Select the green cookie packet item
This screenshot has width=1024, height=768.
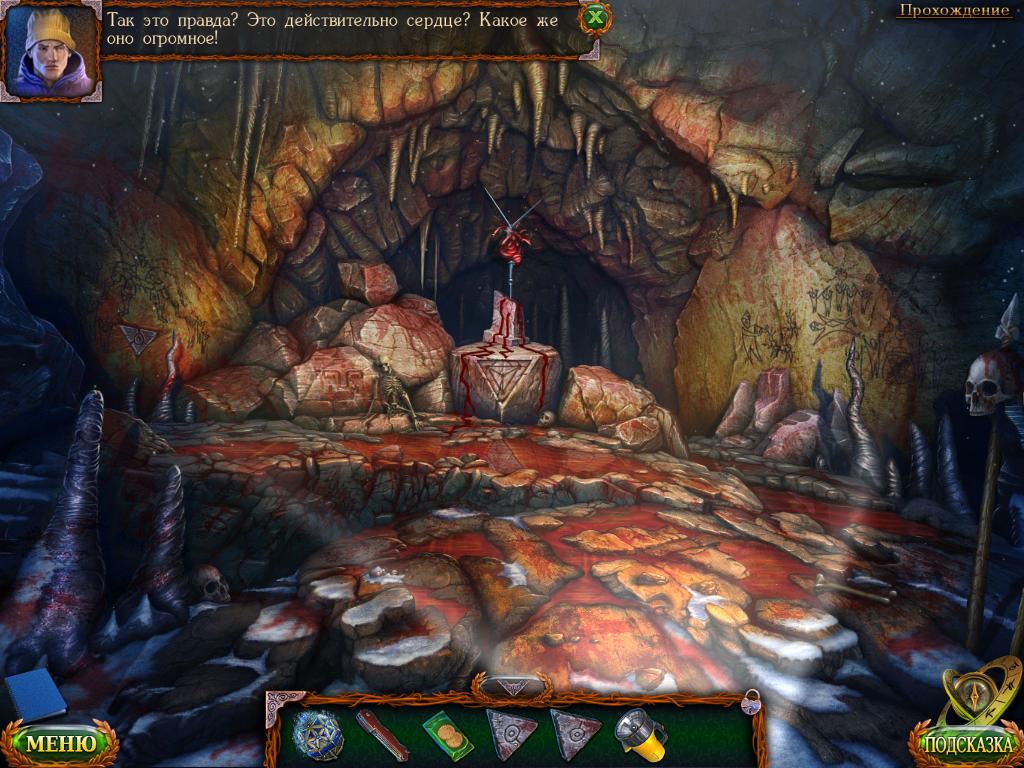(x=446, y=735)
